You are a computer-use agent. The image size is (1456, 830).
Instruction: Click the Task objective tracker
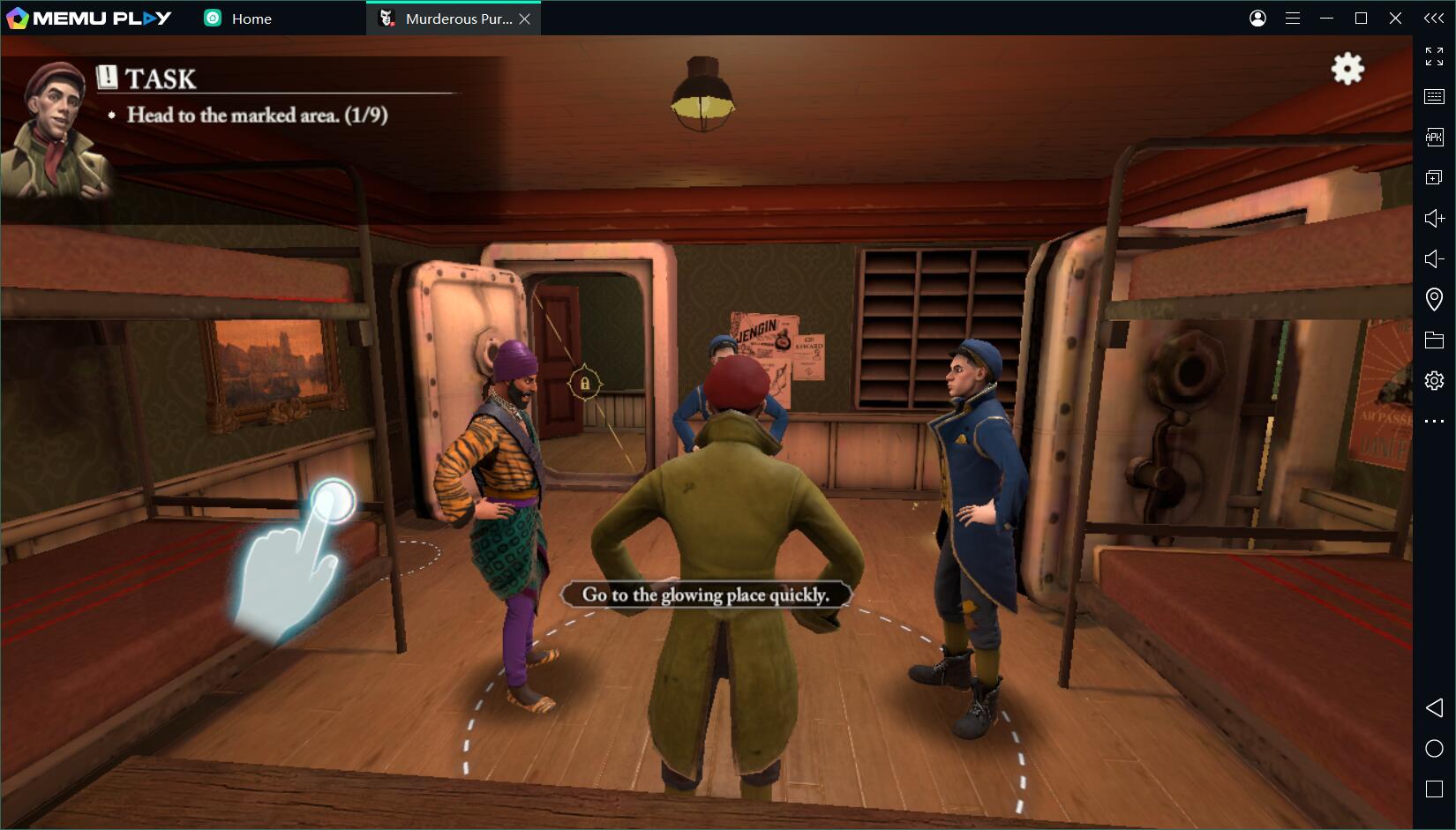pyautogui.click(x=256, y=115)
